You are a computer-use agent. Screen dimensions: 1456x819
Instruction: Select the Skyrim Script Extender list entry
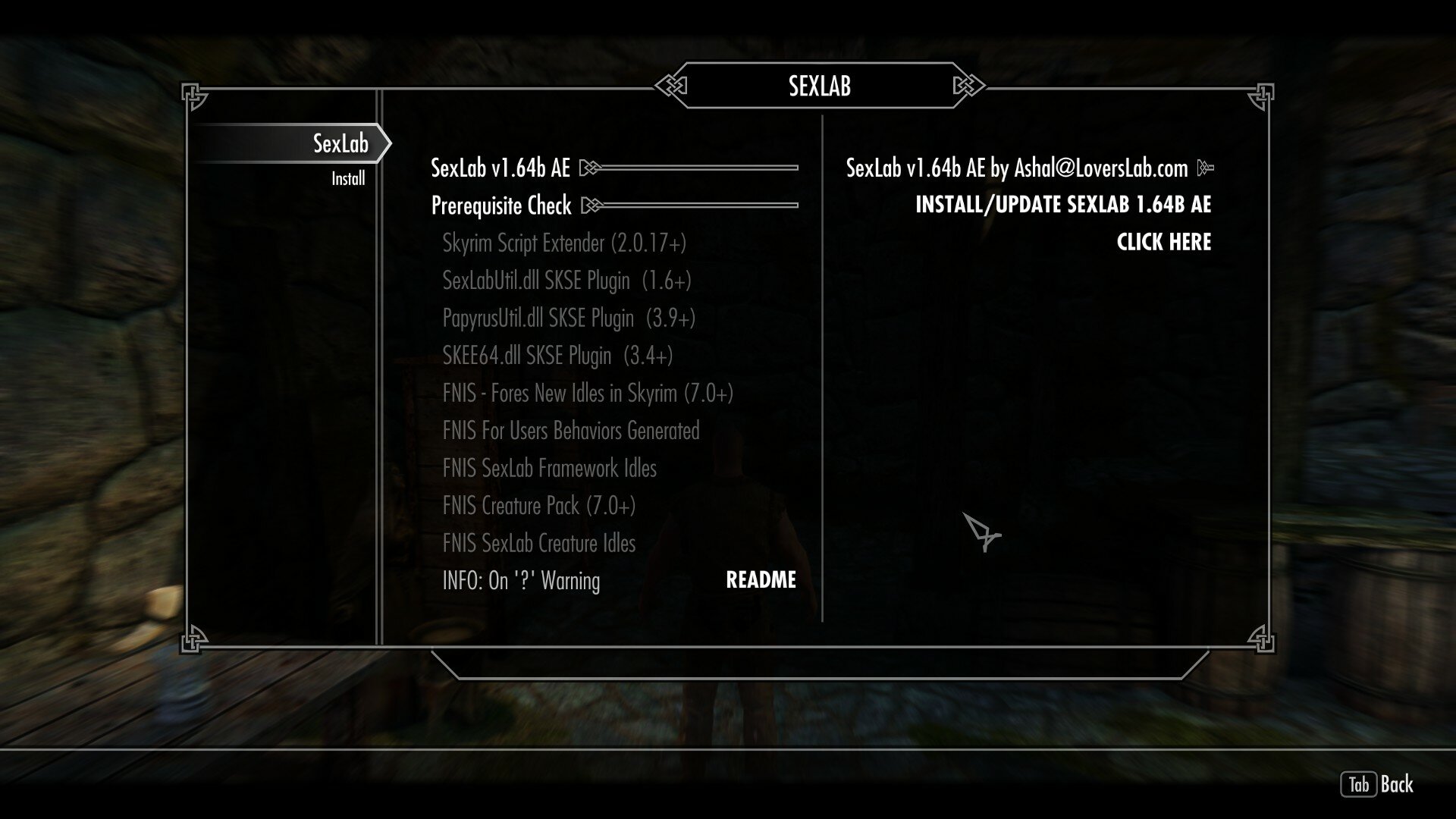[565, 243]
